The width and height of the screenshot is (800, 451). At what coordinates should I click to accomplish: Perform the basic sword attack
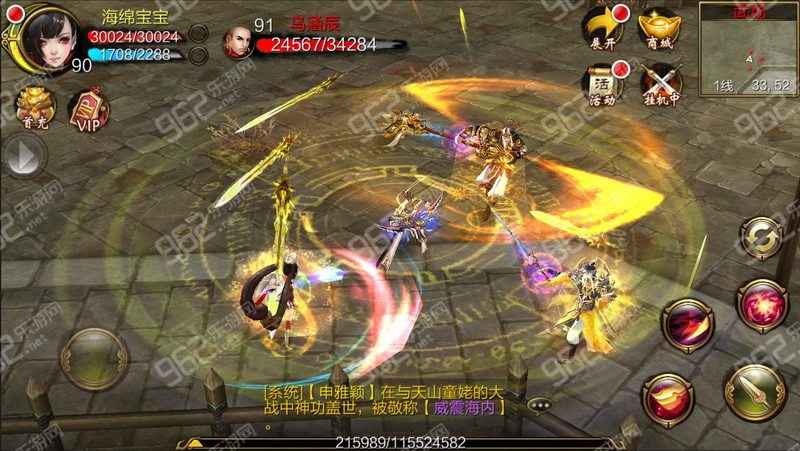[x=752, y=393]
